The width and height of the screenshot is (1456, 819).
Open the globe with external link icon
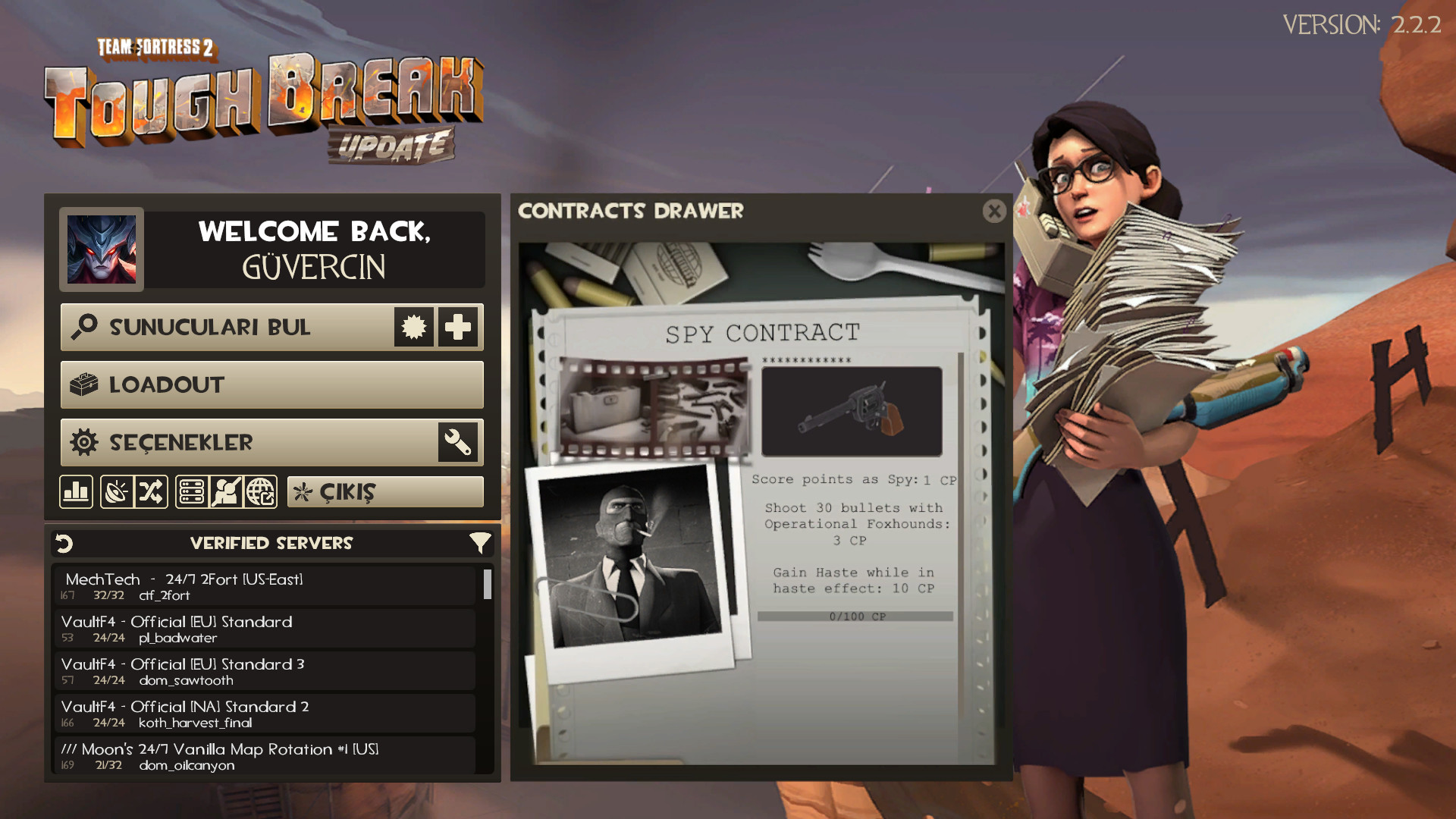[x=261, y=492]
